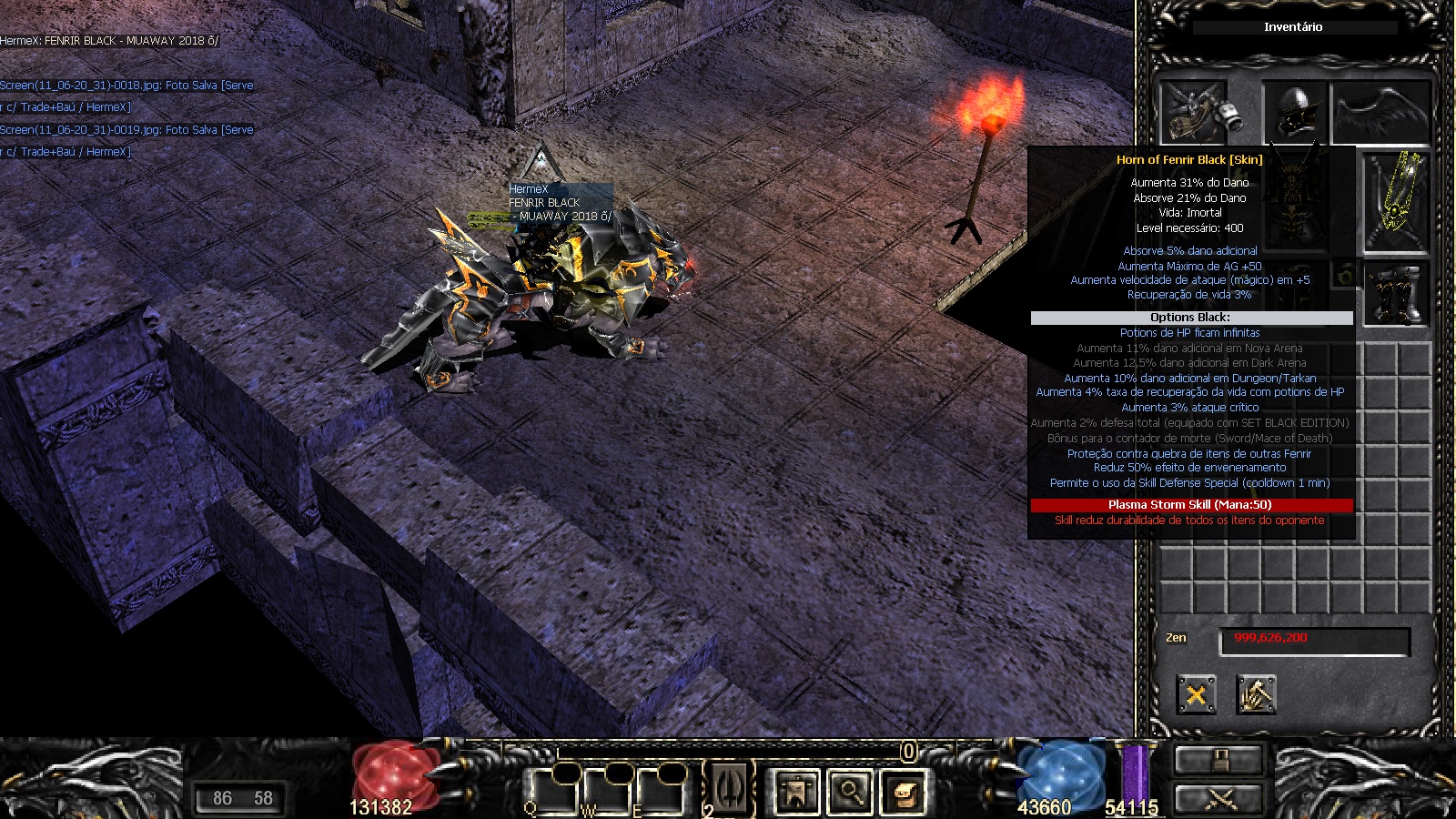Click the Zen amount field
Image resolution: width=1456 pixels, height=819 pixels.
coord(1314,639)
